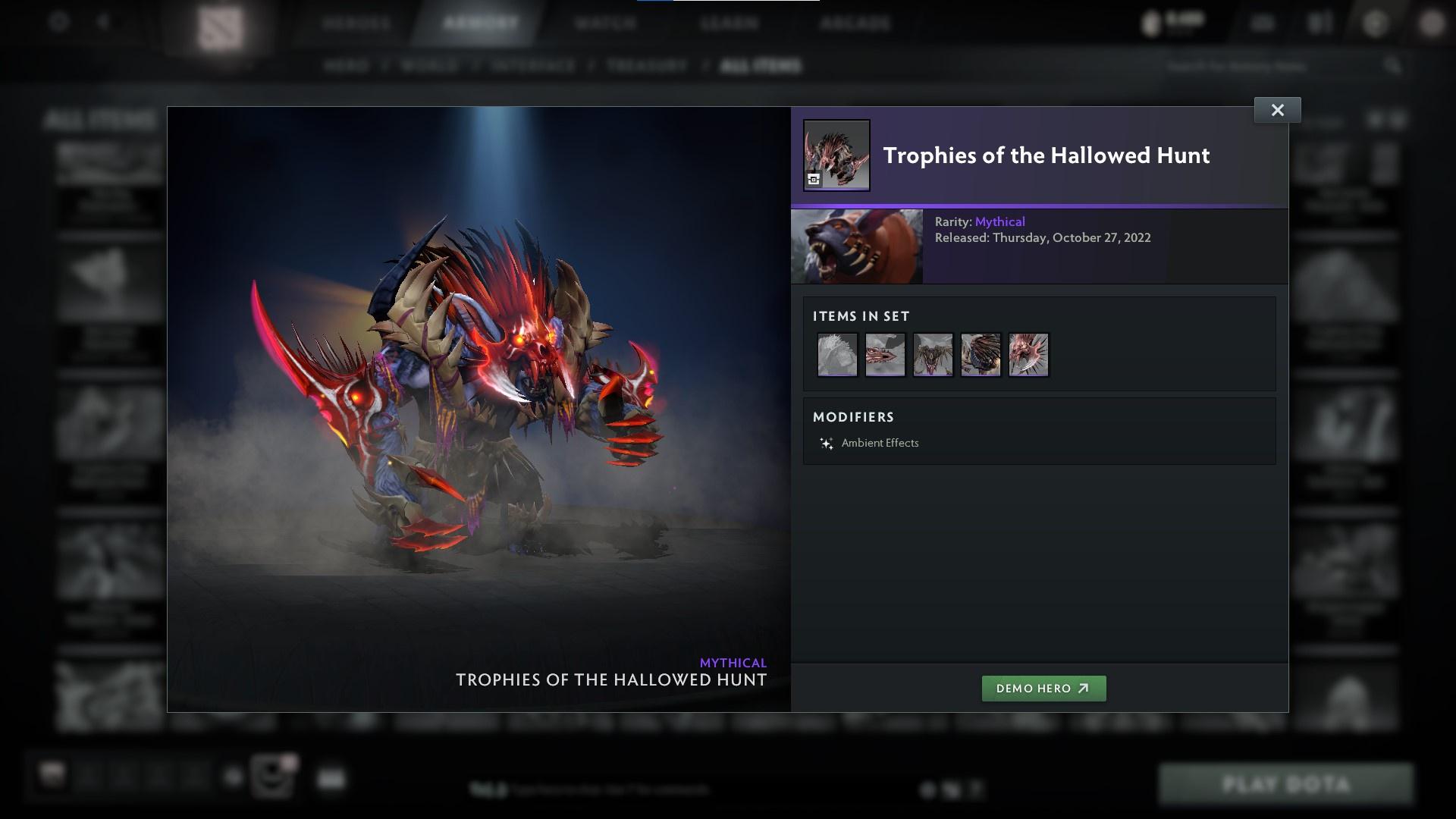Click the Ambient Effects sparkle icon
1456x819 pixels.
827,442
